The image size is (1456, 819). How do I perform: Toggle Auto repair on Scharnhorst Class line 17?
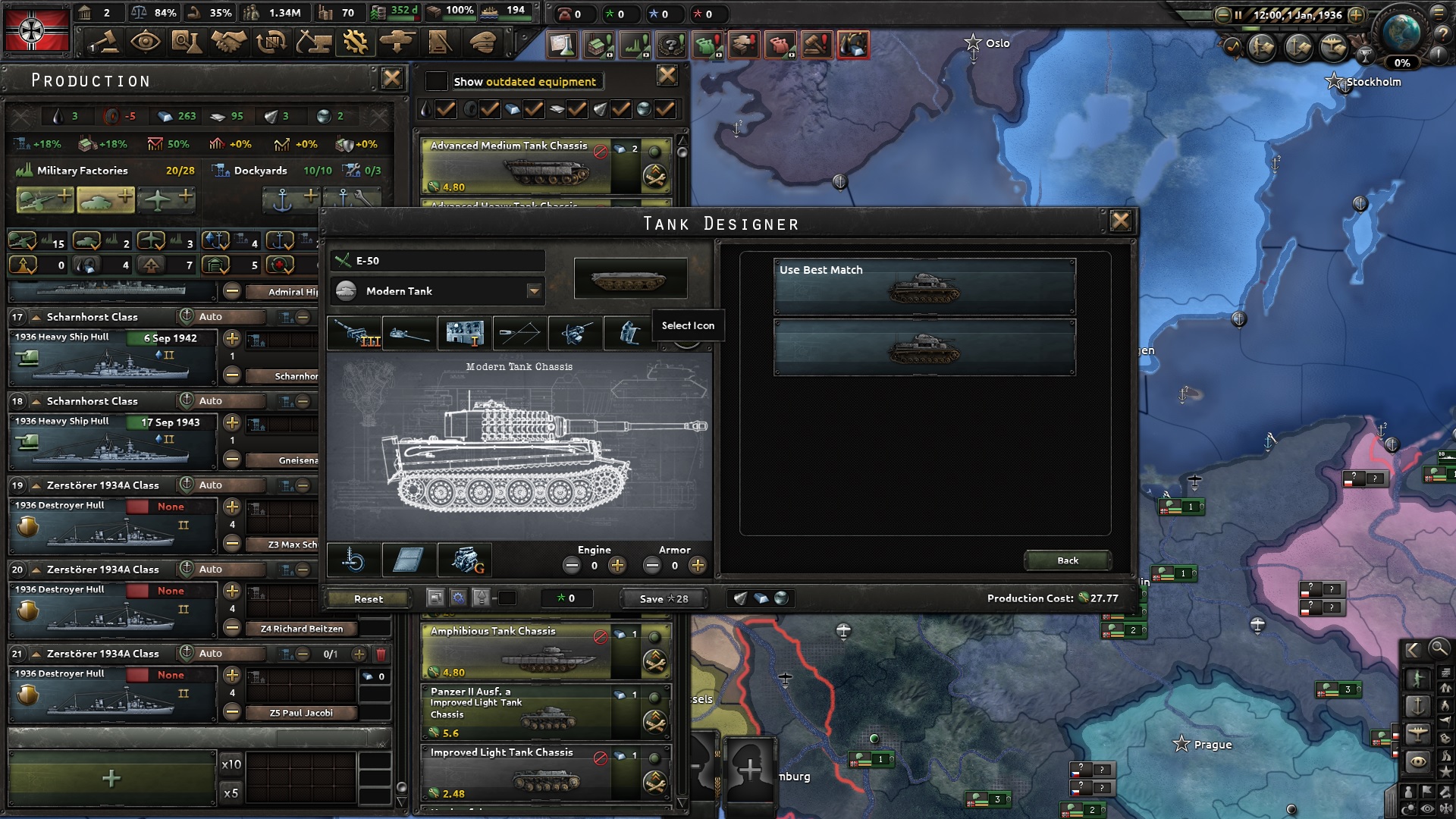[x=220, y=316]
